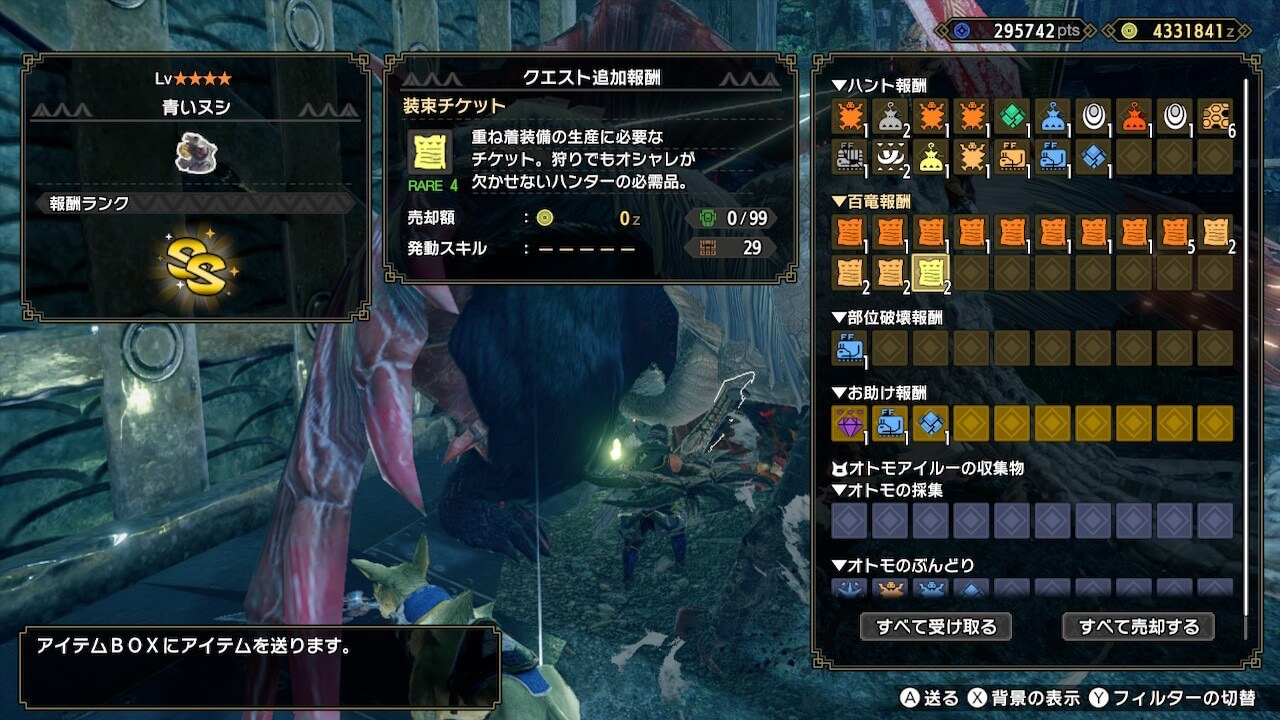Select the blue claw part-break reward
Image resolution: width=1280 pixels, height=720 pixels.
(848, 347)
